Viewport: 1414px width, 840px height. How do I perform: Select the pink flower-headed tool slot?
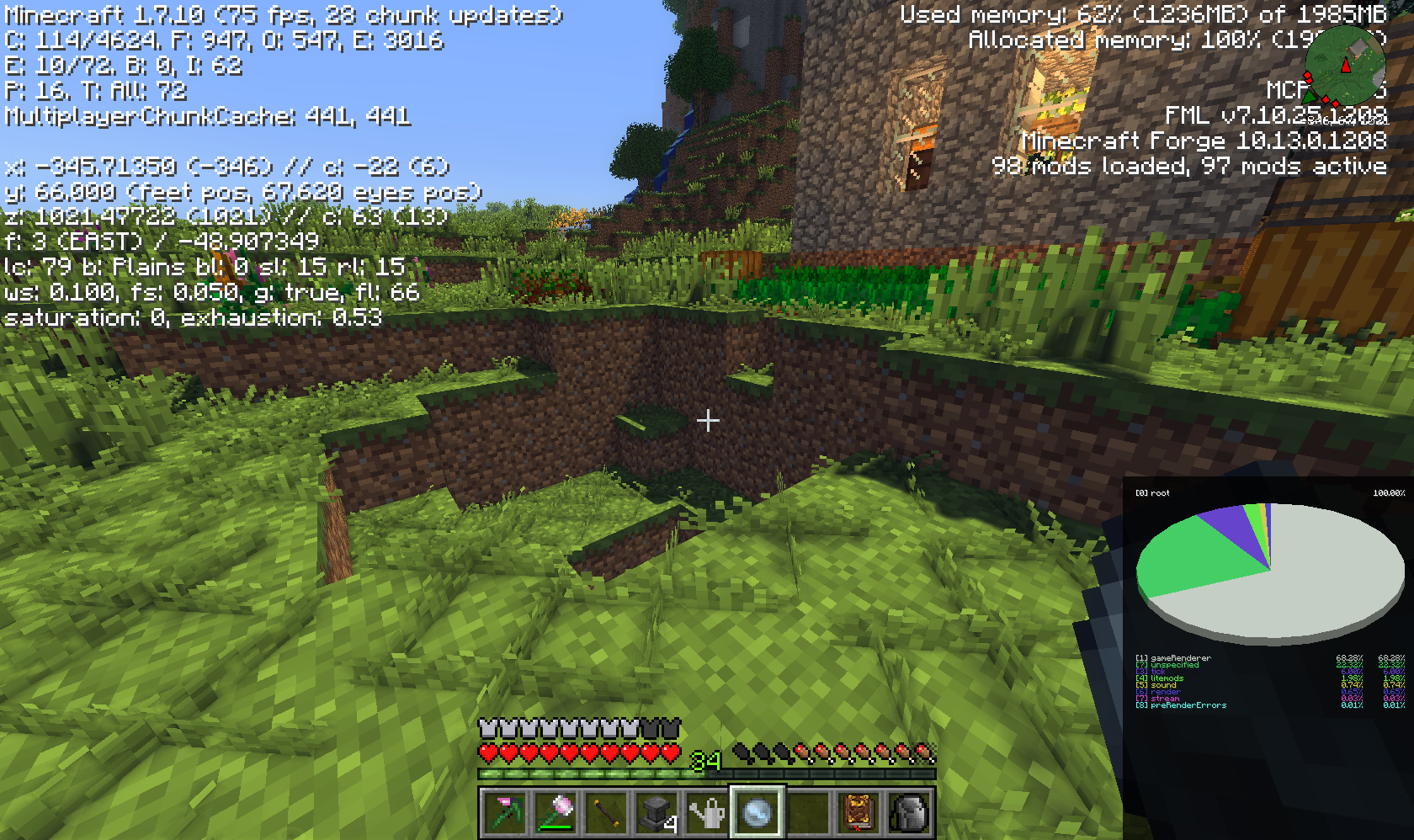pos(556,812)
